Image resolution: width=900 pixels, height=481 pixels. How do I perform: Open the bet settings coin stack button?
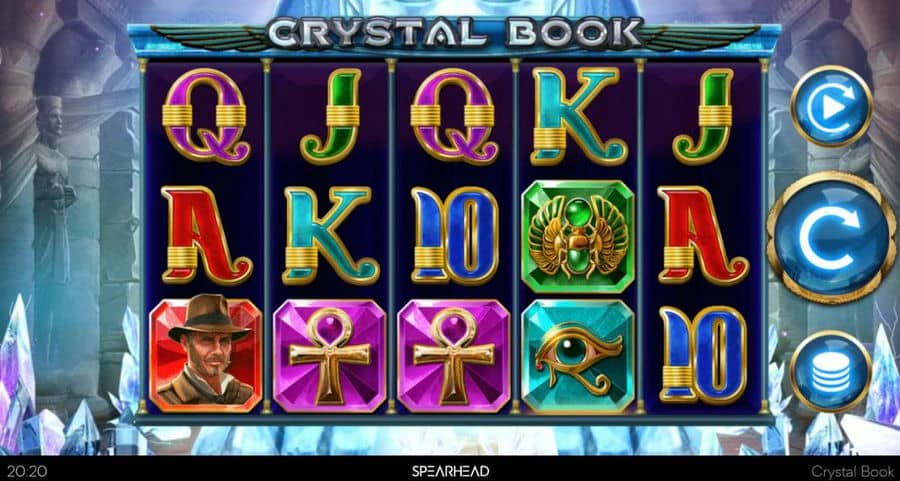(830, 371)
